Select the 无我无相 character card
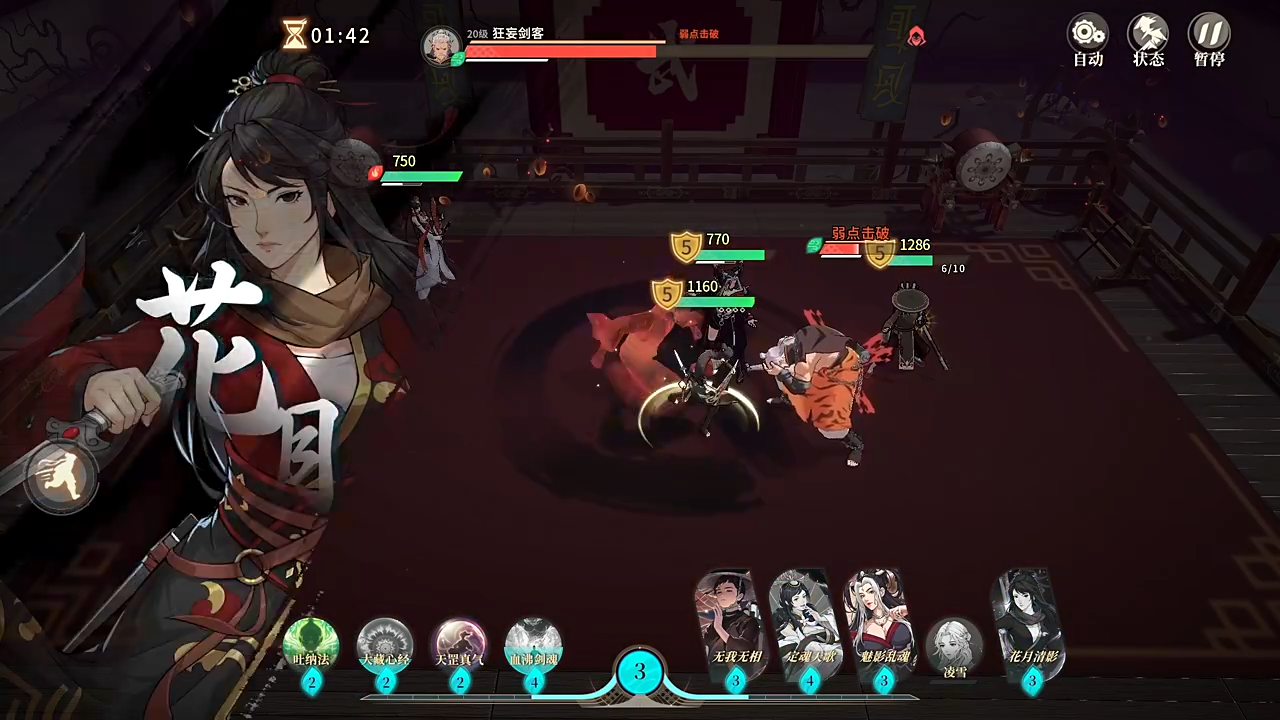 pyautogui.click(x=734, y=622)
